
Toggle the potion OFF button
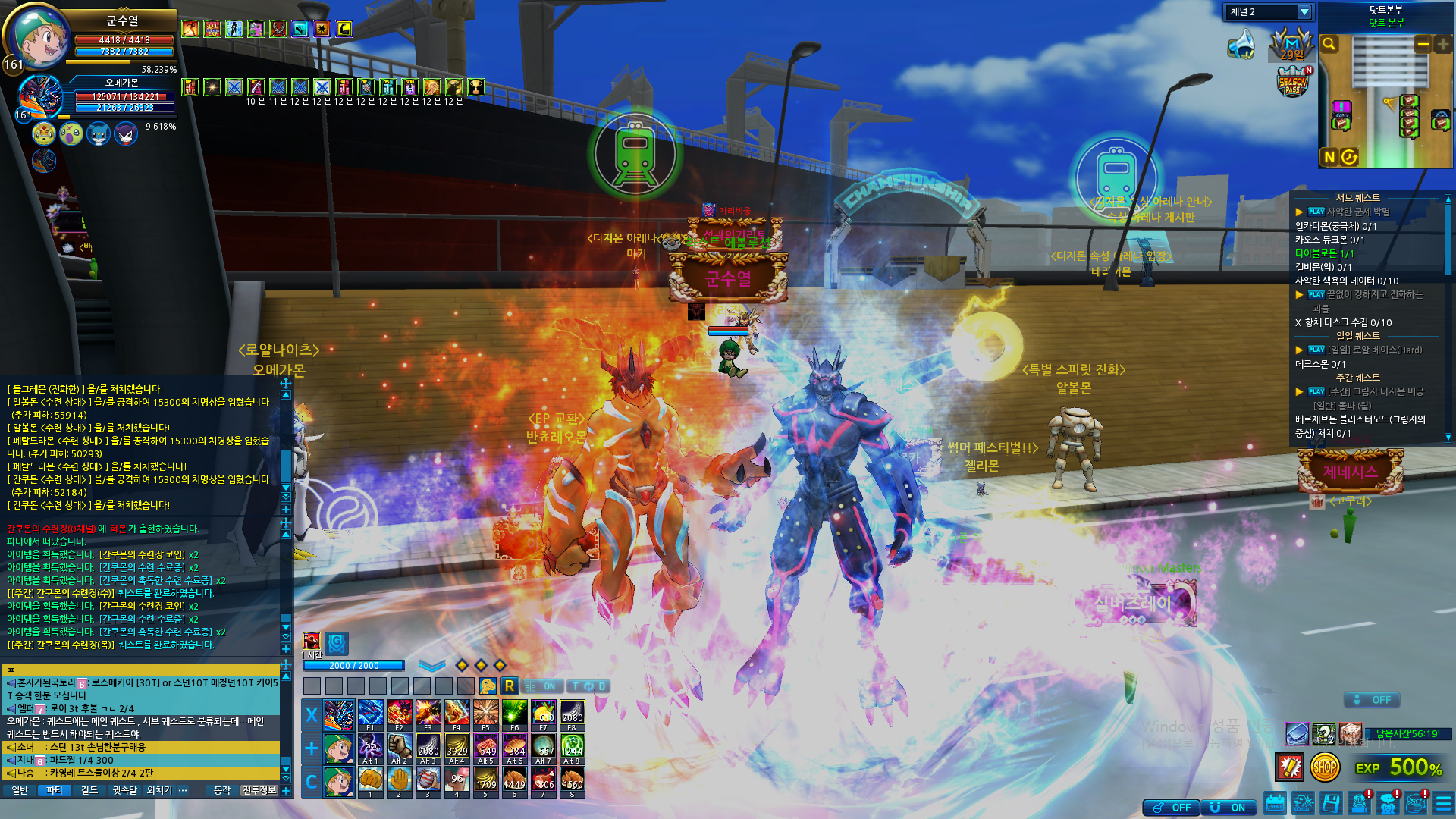tap(1172, 808)
